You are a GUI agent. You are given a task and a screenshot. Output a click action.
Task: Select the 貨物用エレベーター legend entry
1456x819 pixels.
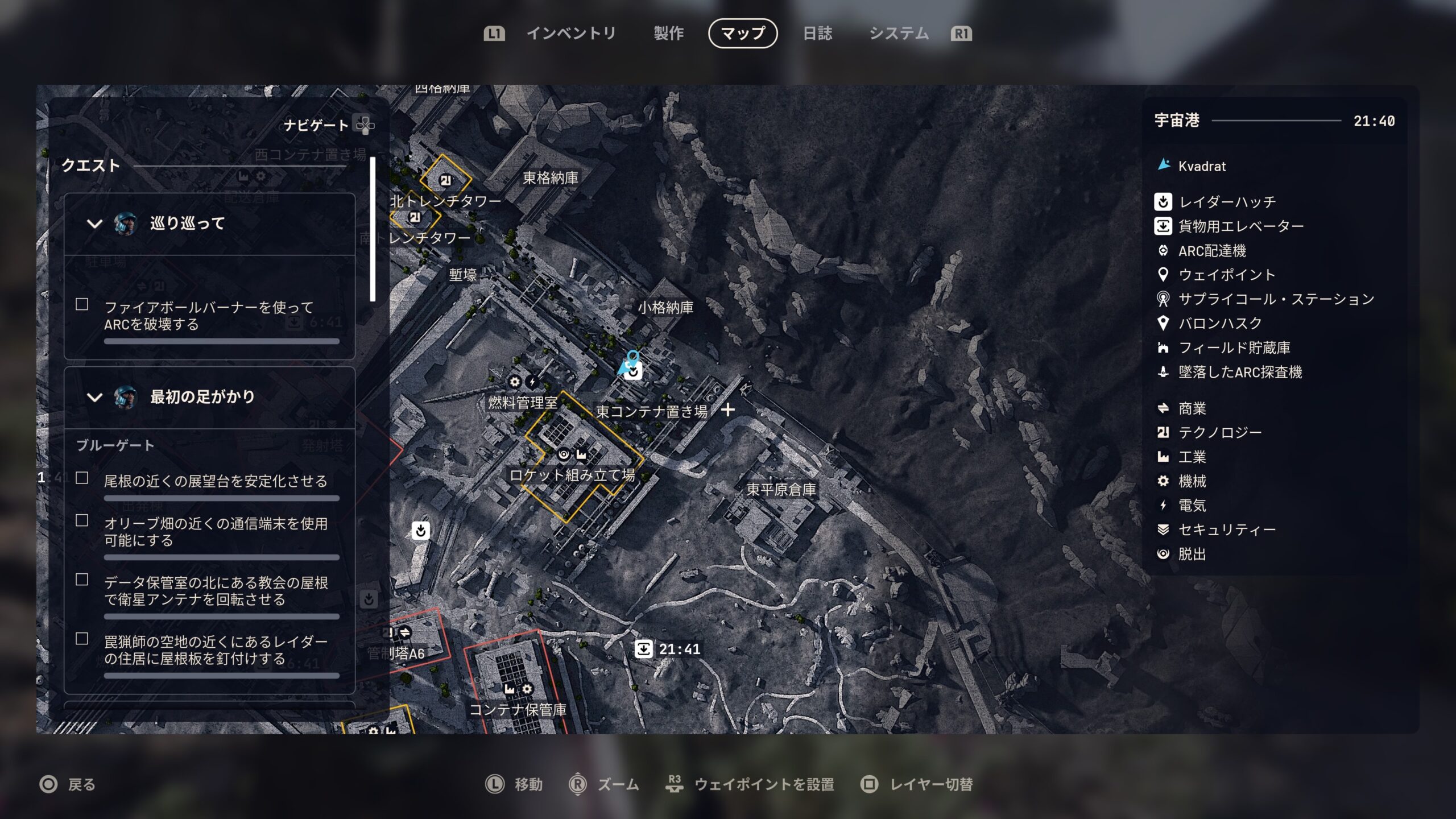1240,226
